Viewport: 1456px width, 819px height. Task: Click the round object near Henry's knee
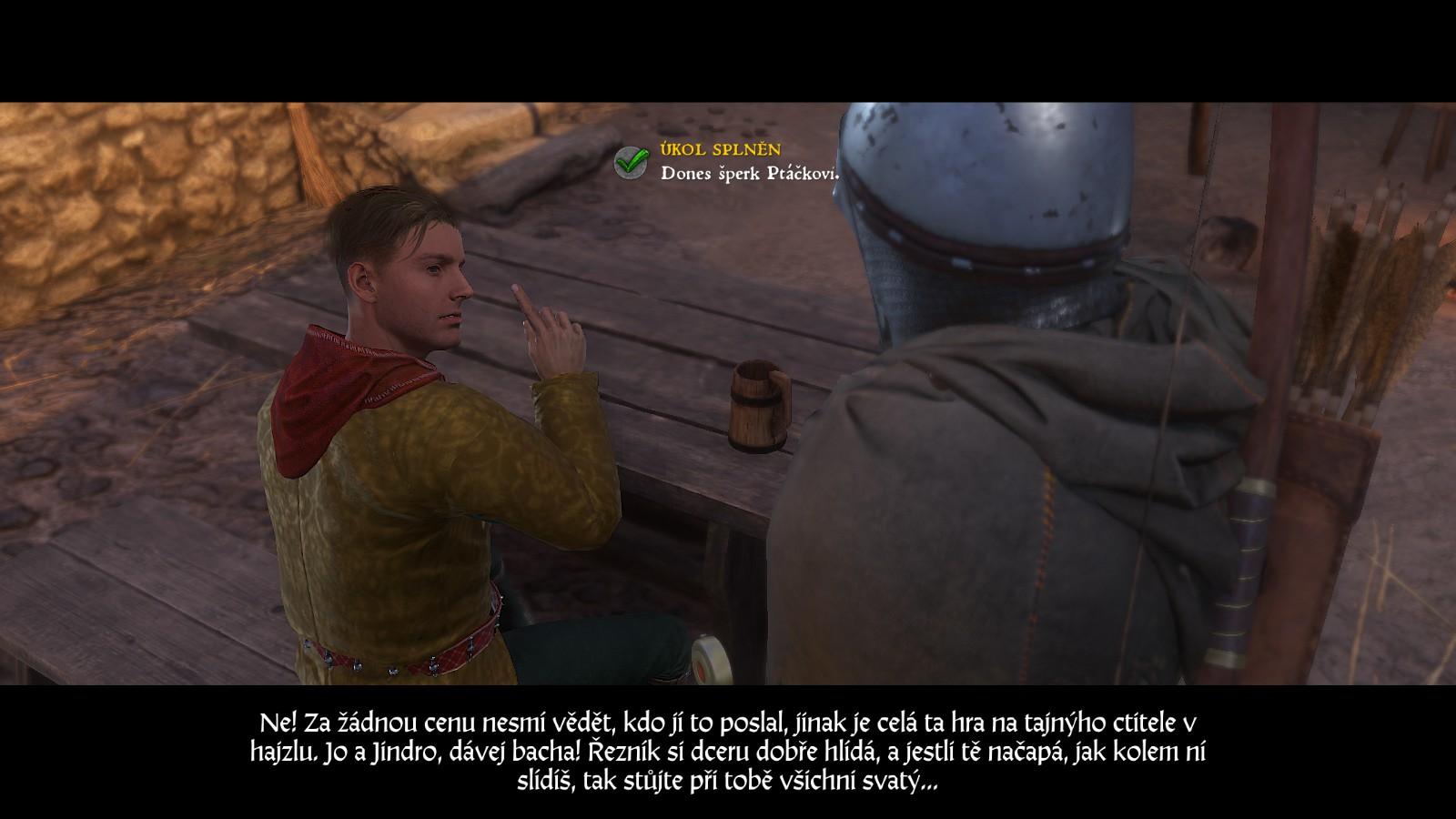(x=712, y=660)
